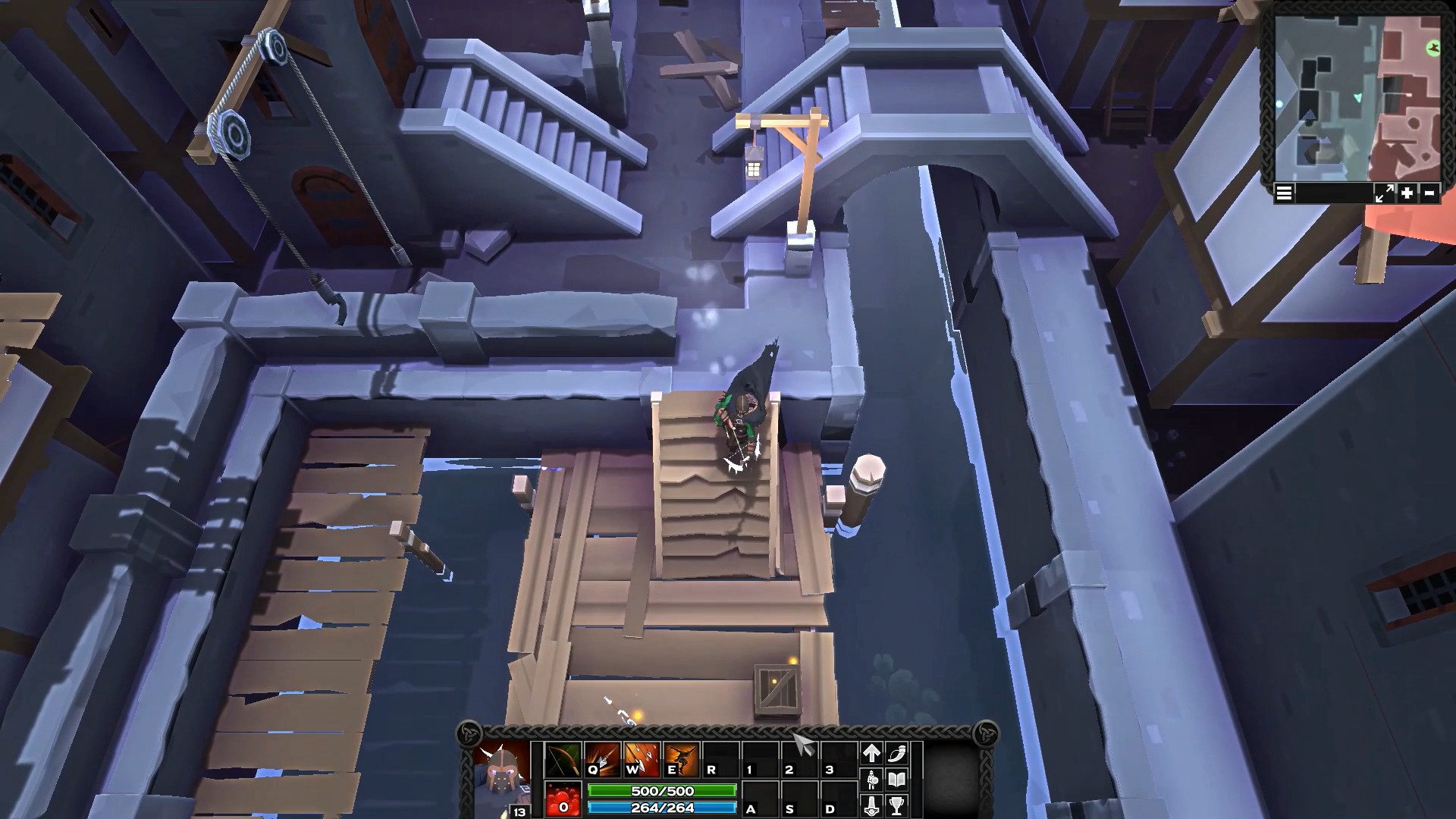Viewport: 1456px width, 819px height.
Task: Click the helmeted character portrait
Action: [501, 773]
